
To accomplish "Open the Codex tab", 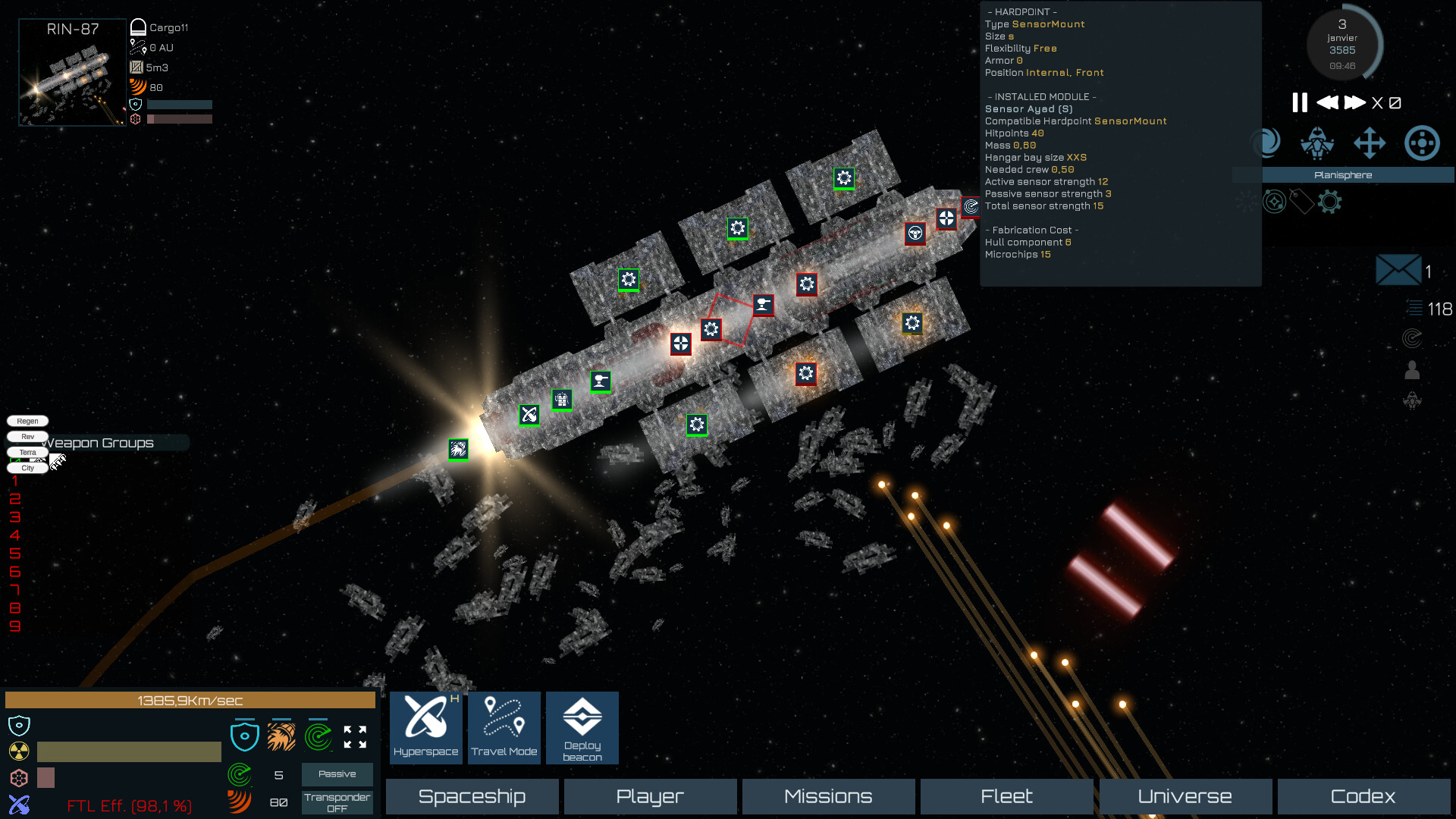I will [1363, 796].
